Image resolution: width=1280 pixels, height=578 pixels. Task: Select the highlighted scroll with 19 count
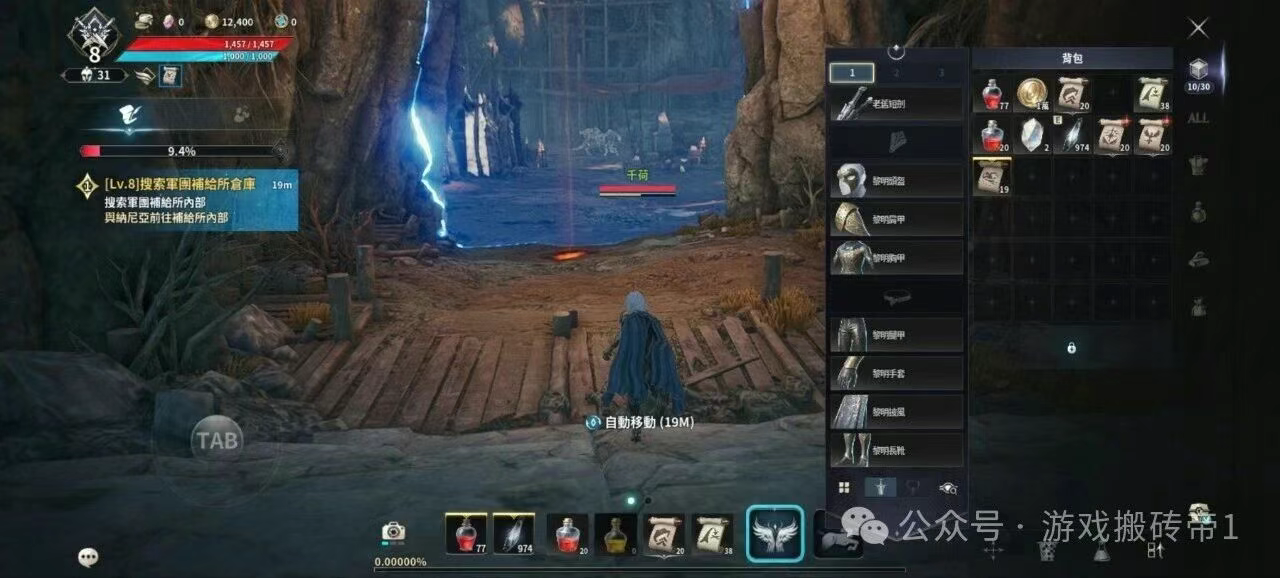coord(991,176)
